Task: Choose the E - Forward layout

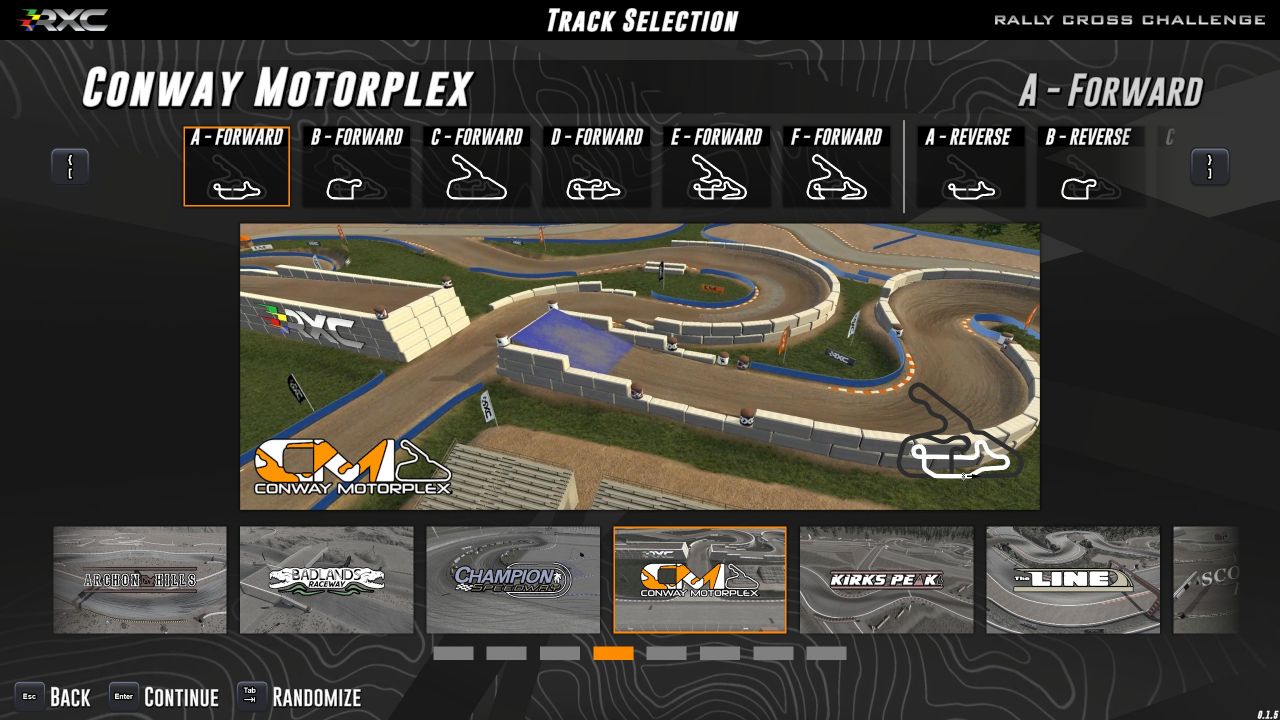Action: [x=717, y=167]
